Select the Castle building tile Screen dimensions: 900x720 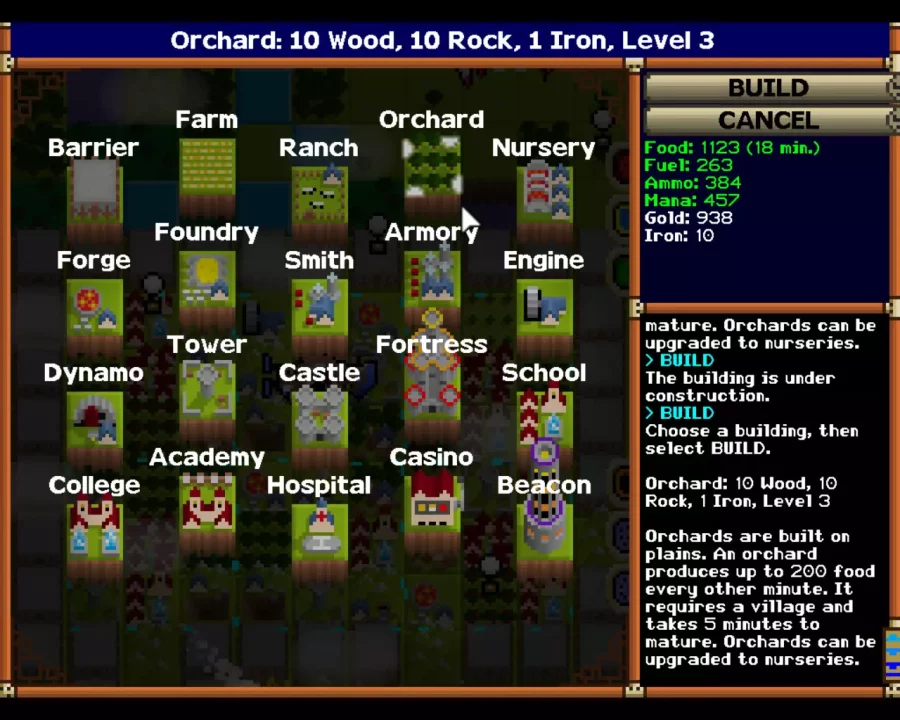(x=319, y=414)
